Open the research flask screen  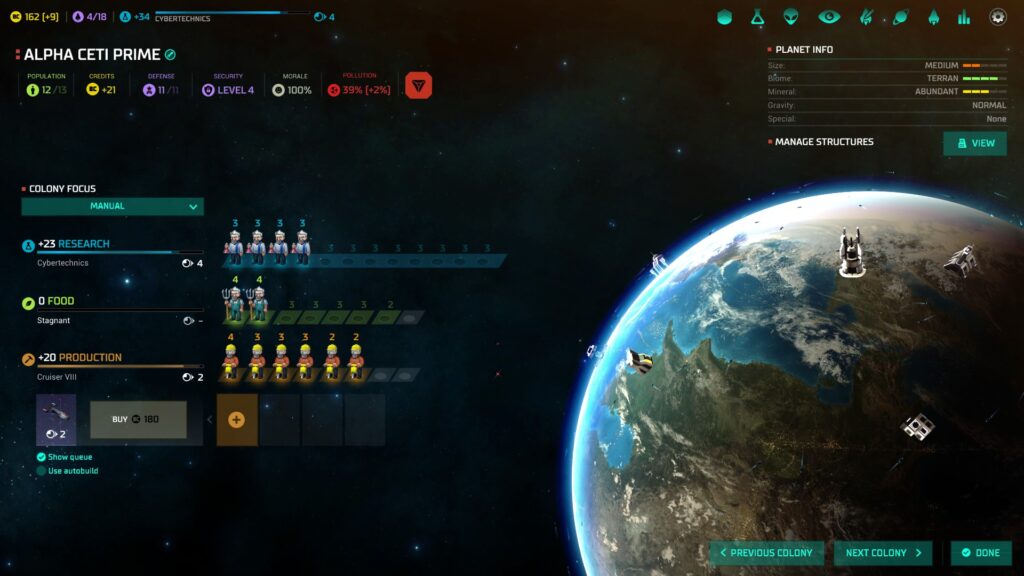click(x=759, y=17)
